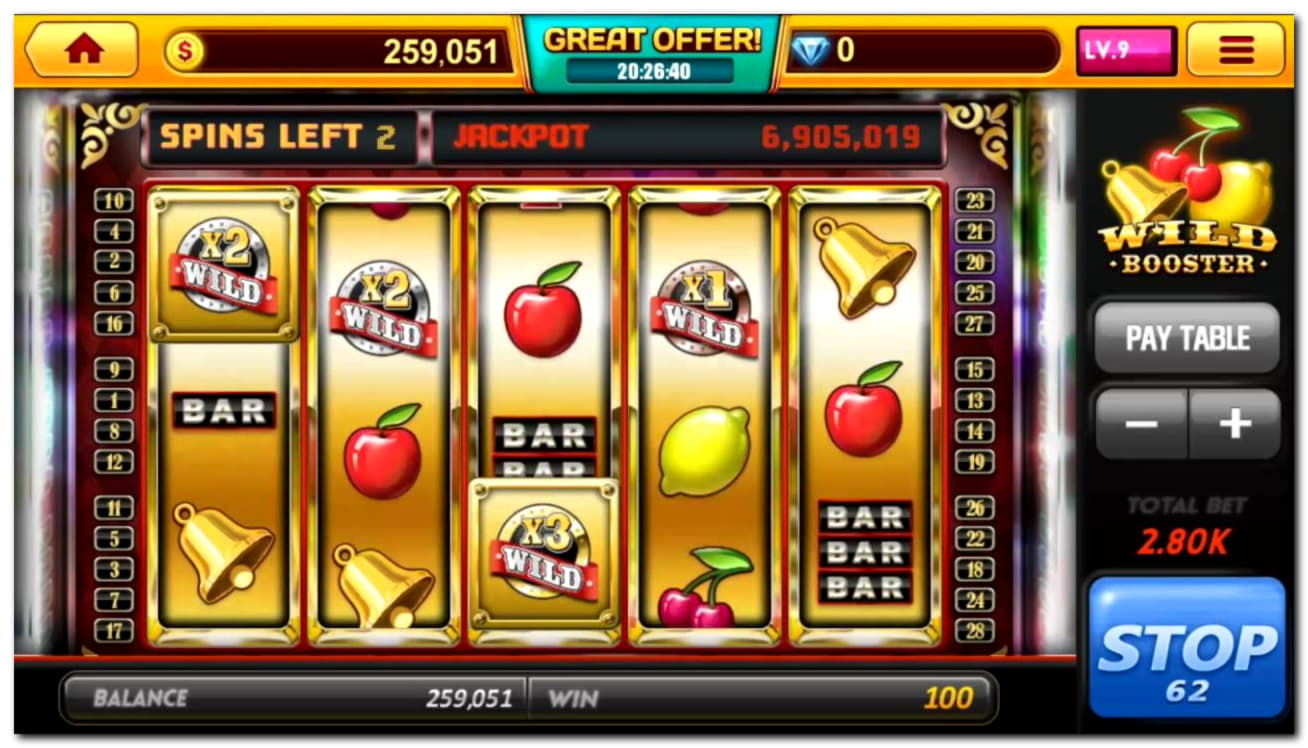Screen dimensions: 1308x748
Task: Tap the blue diamond gem icon
Action: coord(810,51)
